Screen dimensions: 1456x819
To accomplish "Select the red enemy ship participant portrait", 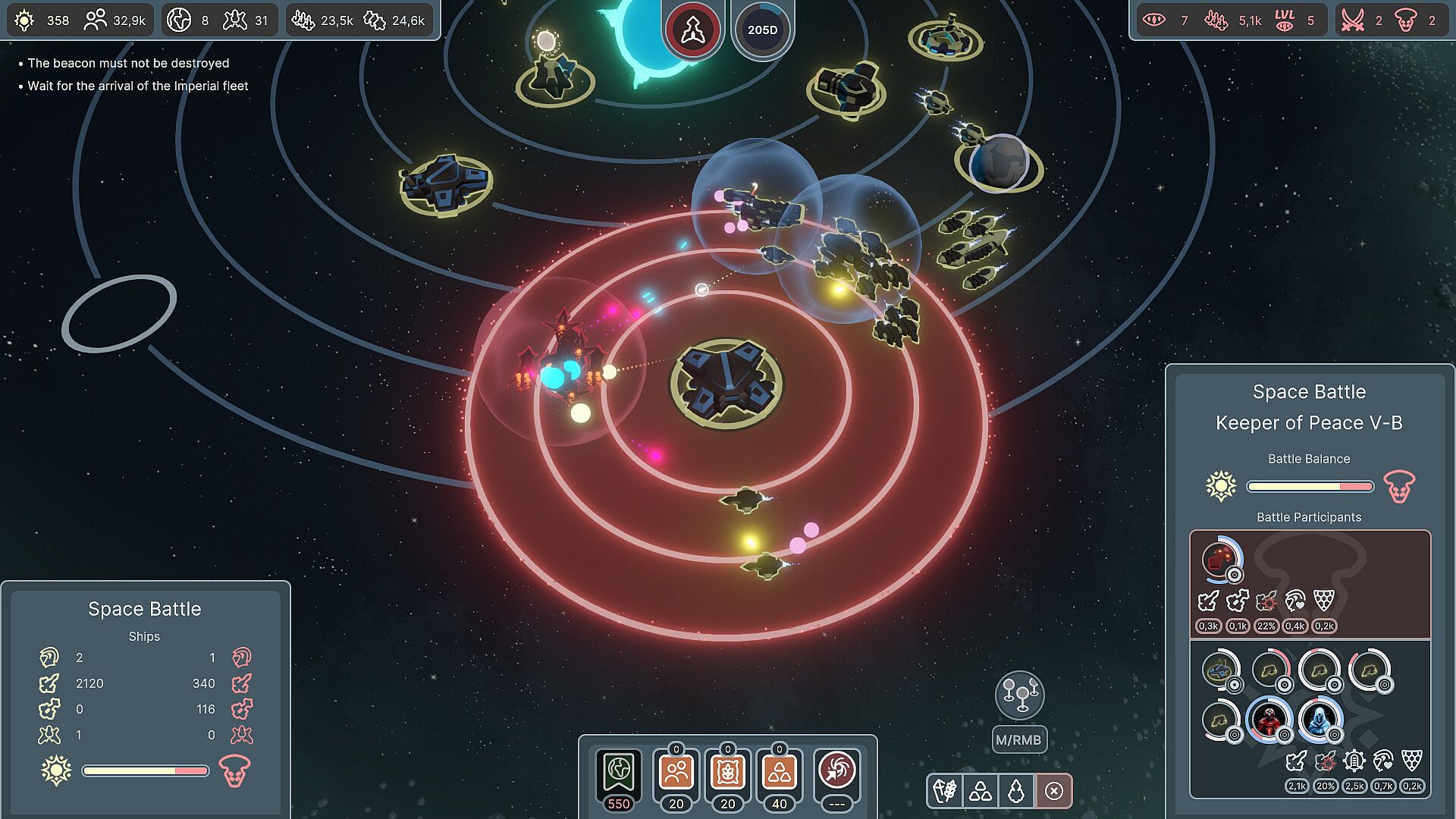I will pos(1220,560).
